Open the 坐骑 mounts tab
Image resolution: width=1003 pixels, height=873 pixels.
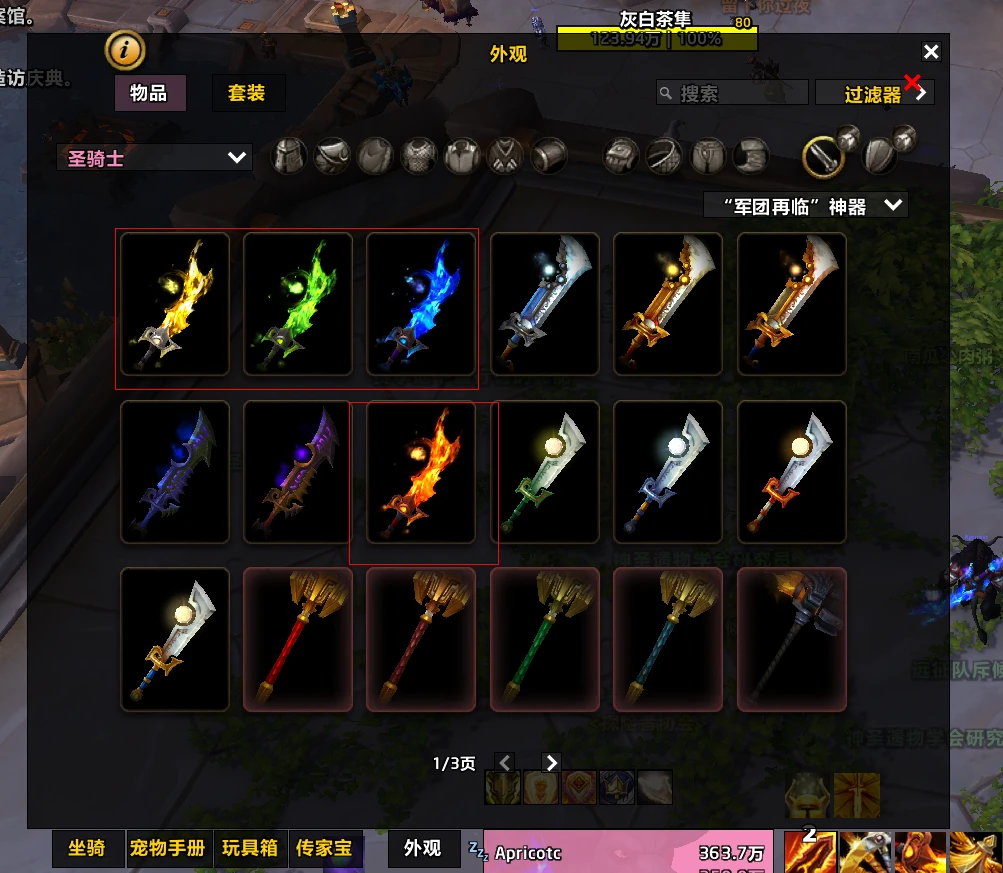tap(87, 849)
